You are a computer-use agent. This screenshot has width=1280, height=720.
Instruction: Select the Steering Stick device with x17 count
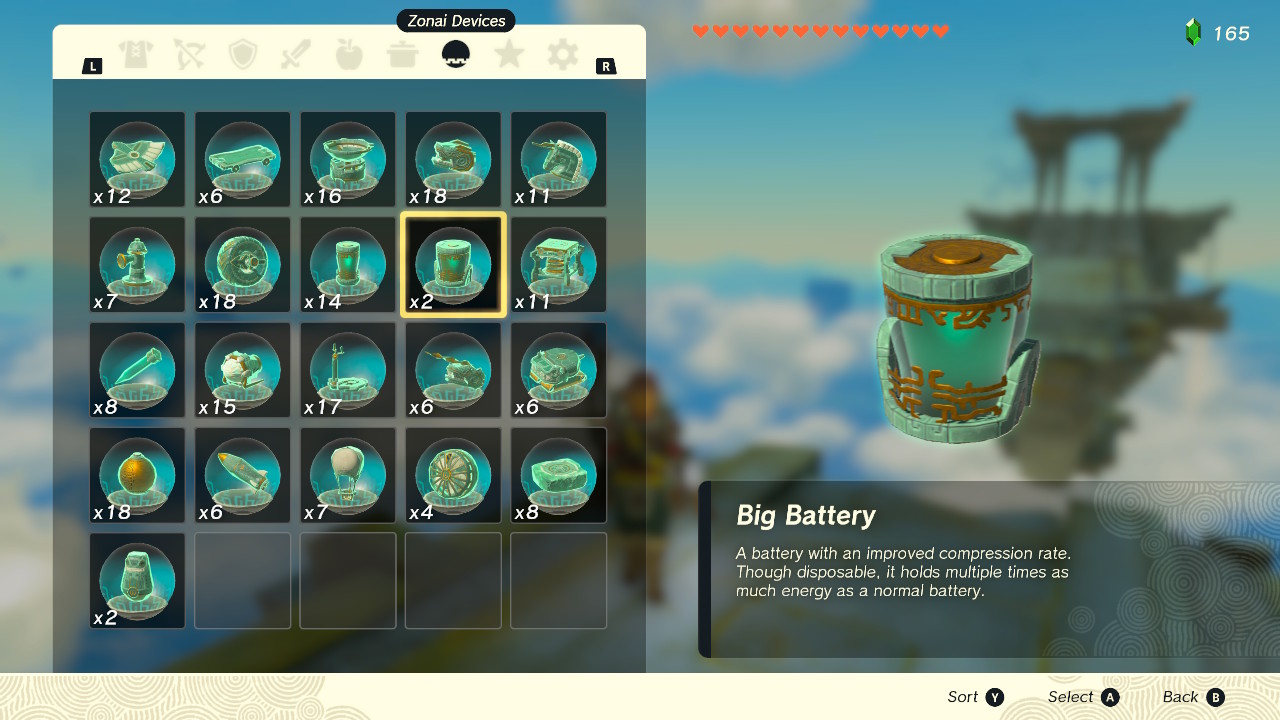coord(347,370)
